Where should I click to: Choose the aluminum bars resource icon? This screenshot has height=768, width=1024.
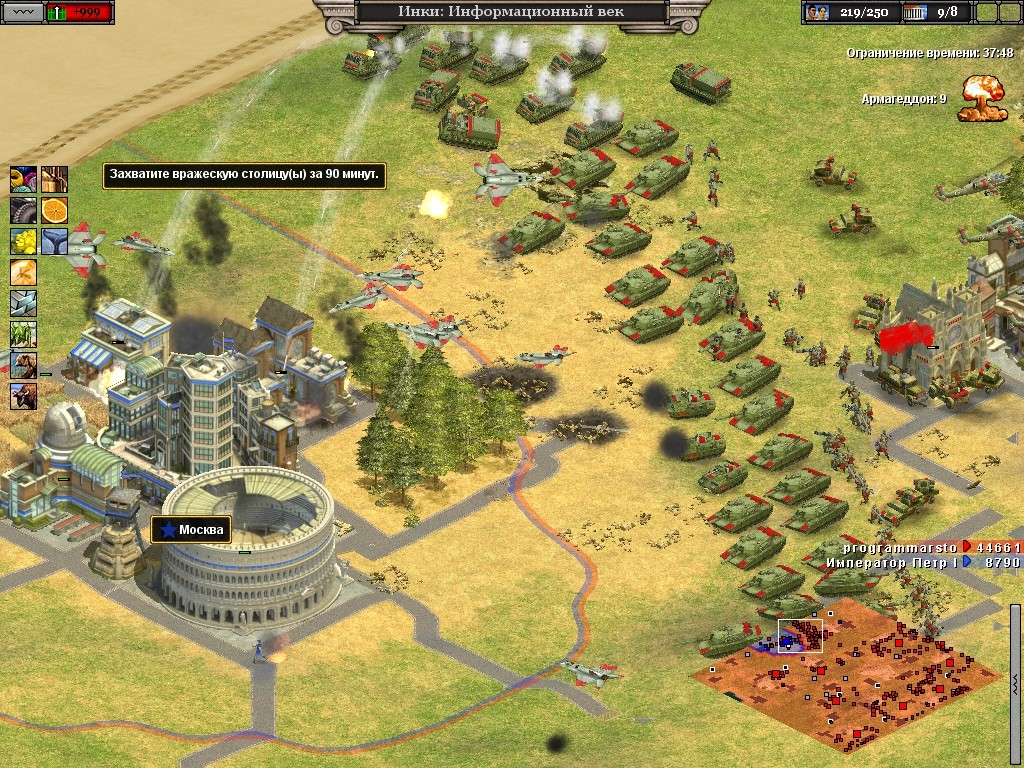[x=23, y=303]
